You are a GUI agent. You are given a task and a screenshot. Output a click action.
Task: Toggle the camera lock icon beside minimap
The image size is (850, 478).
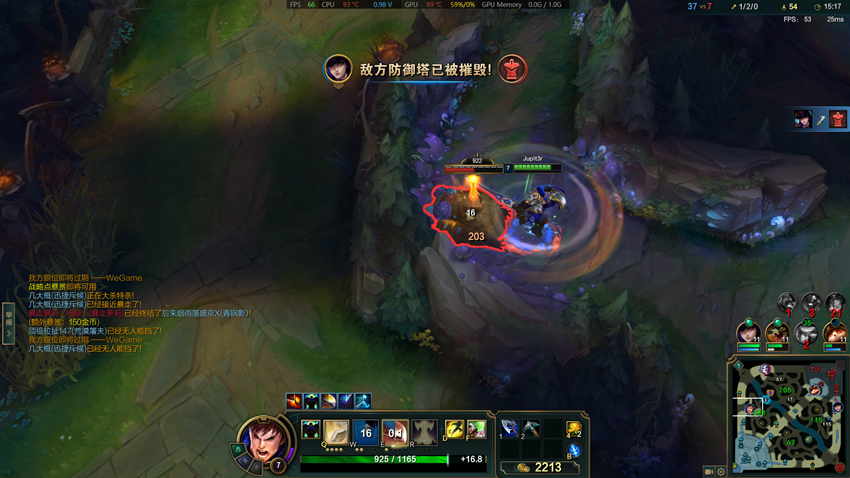click(709, 471)
